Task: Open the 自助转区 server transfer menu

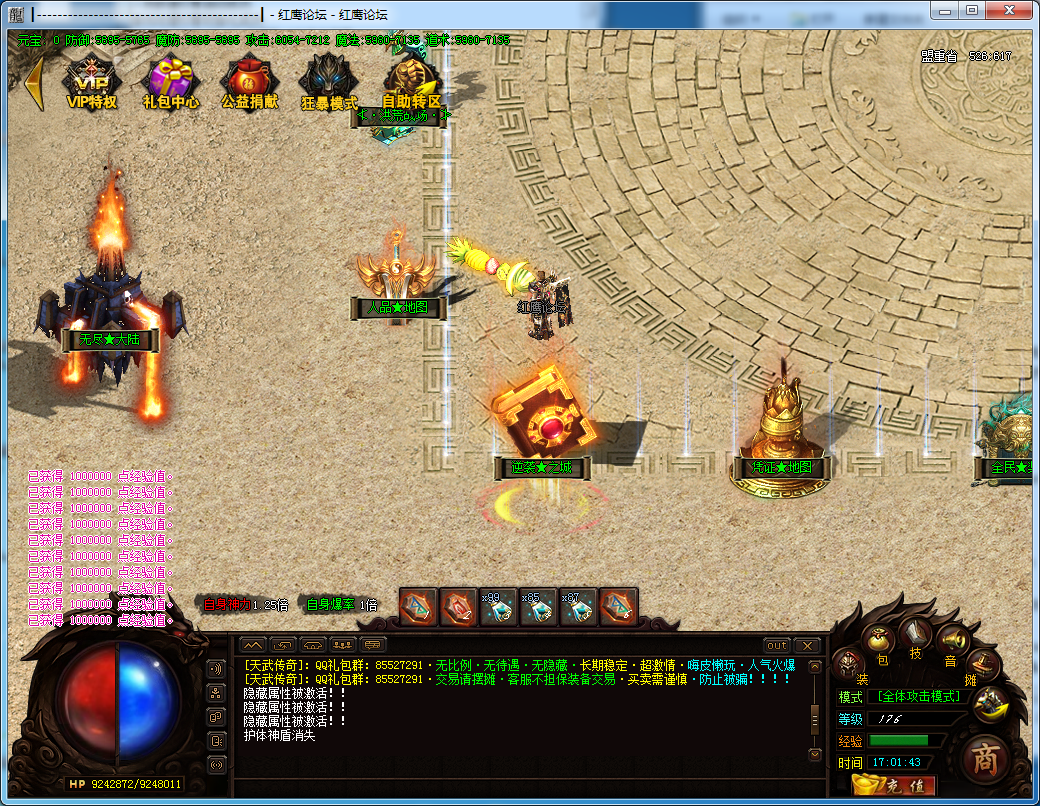Action: coord(411,79)
